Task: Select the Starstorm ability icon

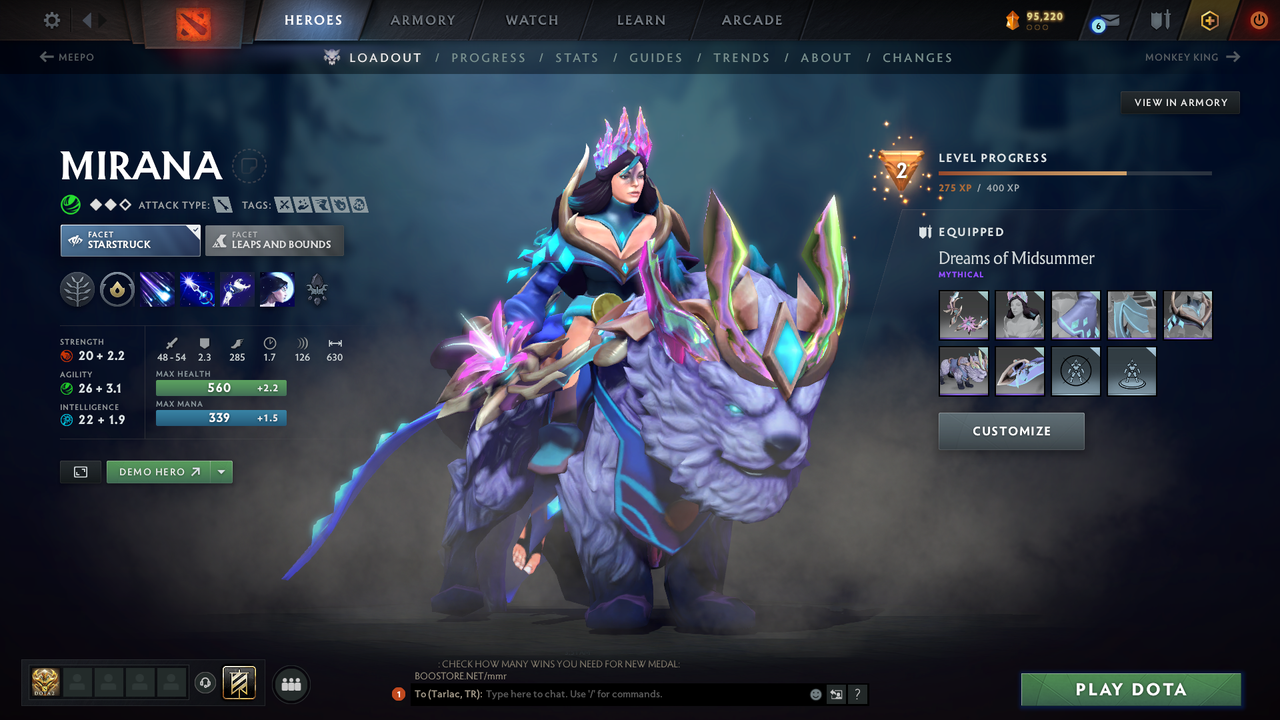Action: click(x=157, y=289)
